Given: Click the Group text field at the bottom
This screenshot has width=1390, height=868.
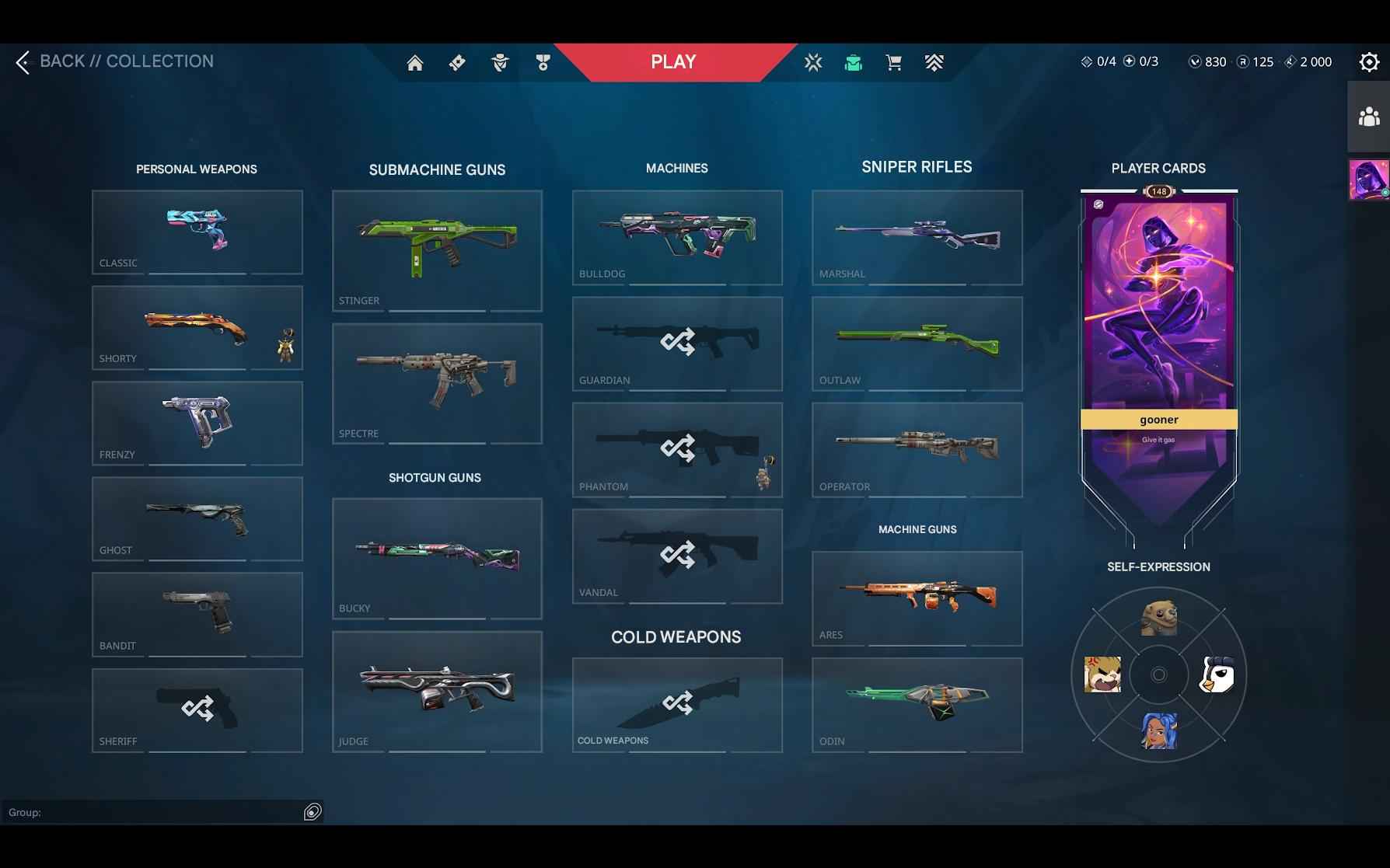Looking at the screenshot, I should (x=163, y=811).
